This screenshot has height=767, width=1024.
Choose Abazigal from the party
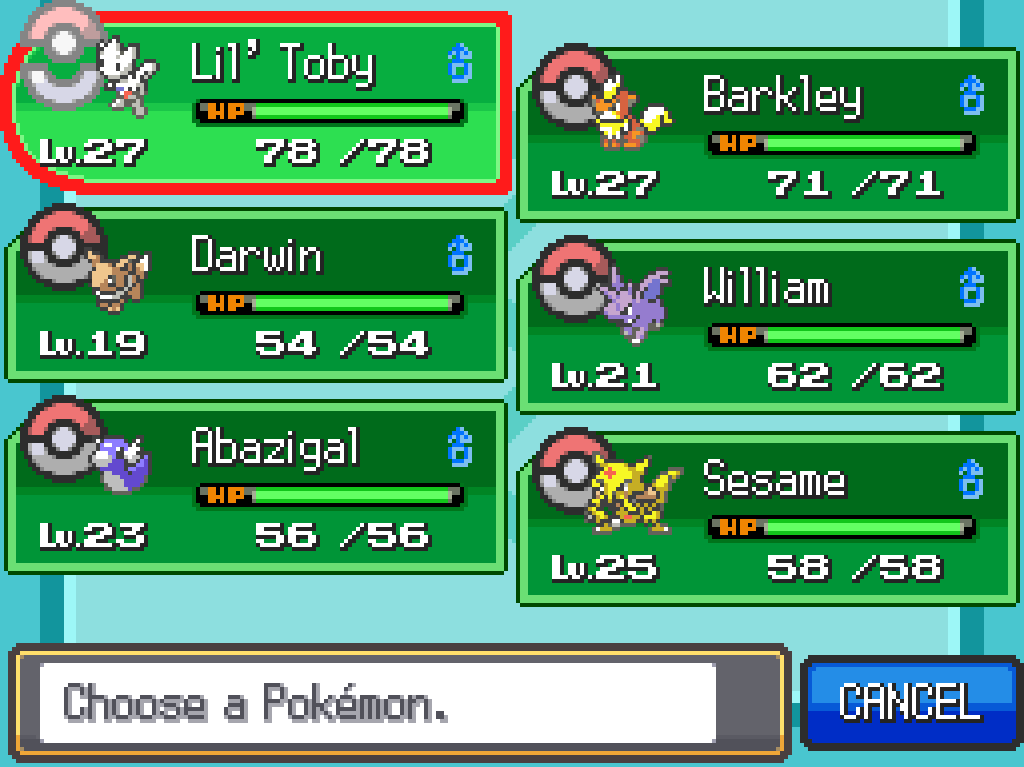click(258, 488)
